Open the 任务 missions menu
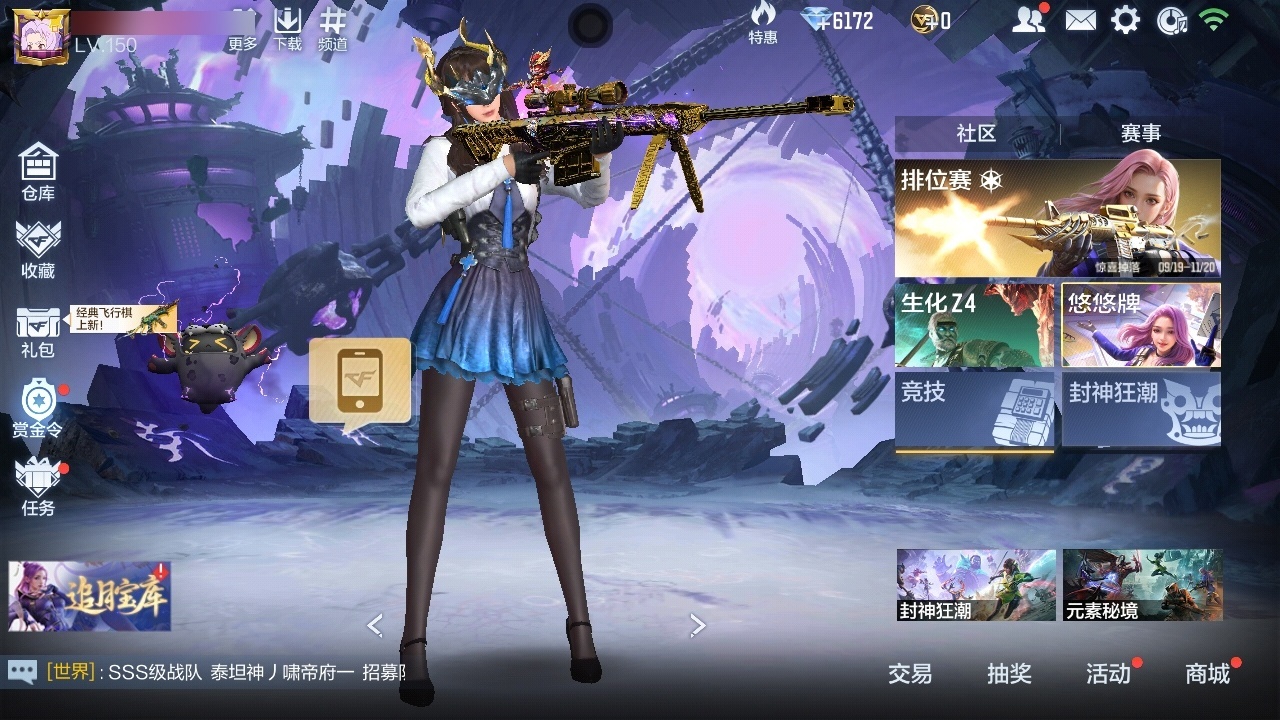1280x720 pixels. (x=38, y=487)
